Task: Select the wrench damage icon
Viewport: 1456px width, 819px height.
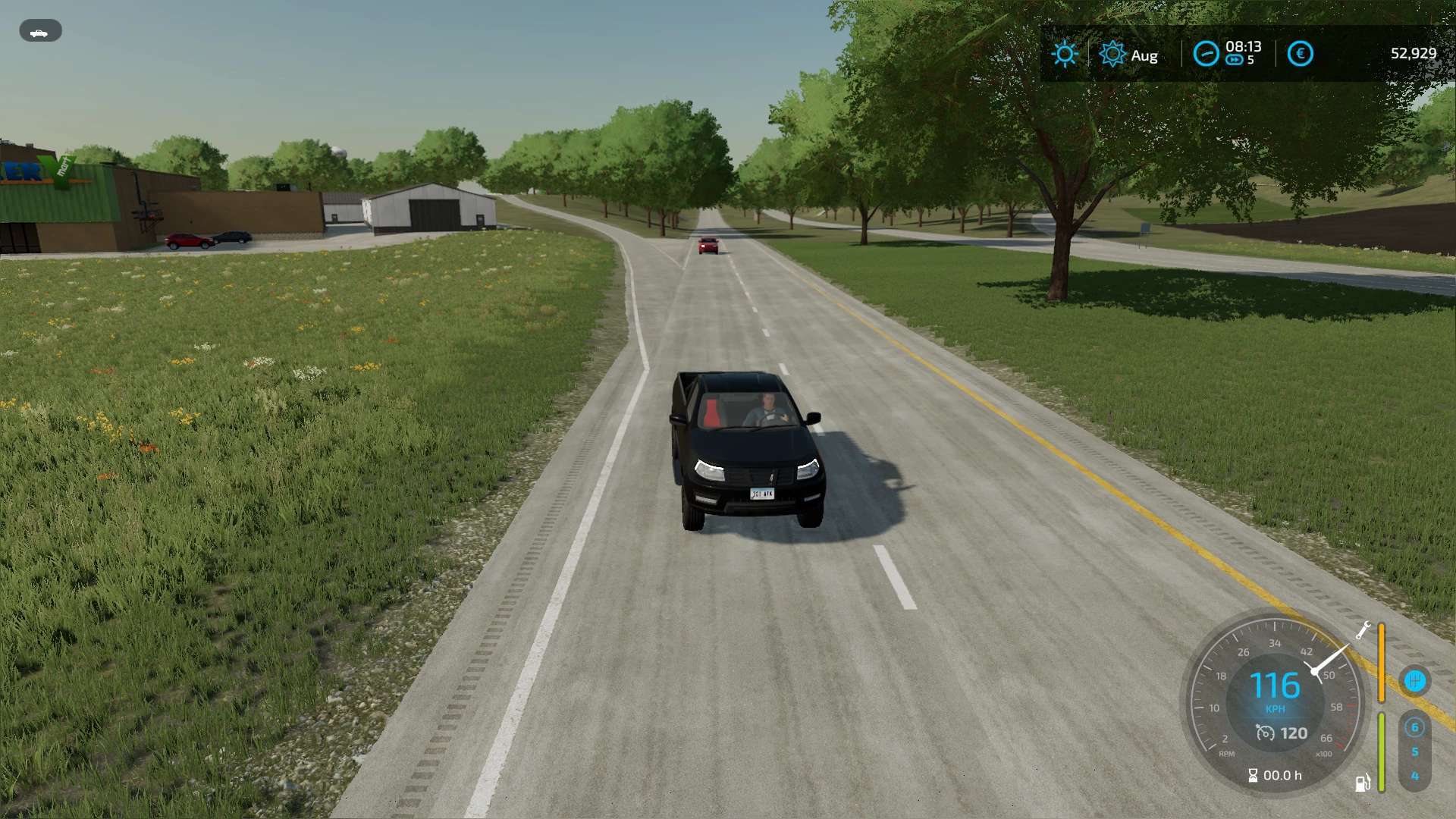Action: coord(1363,631)
